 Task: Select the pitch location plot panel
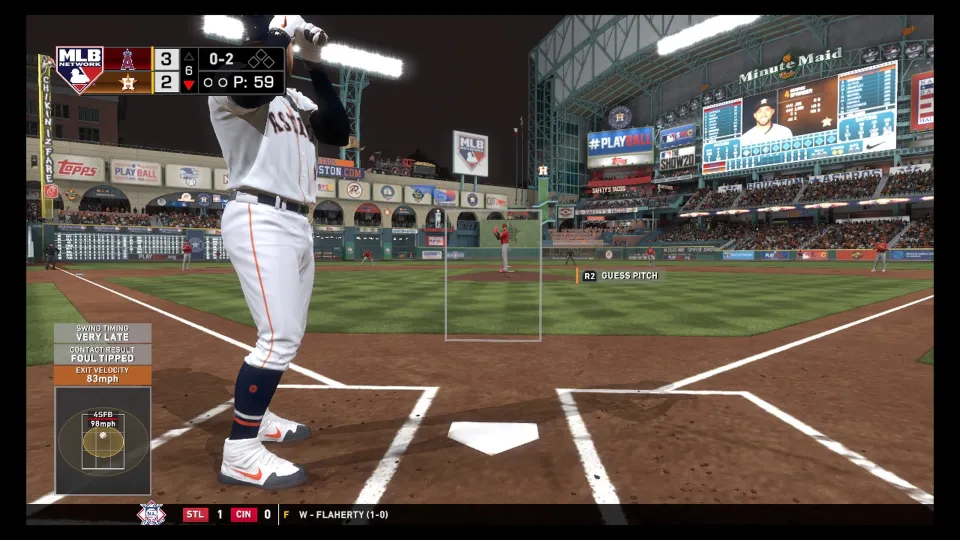tap(103, 440)
